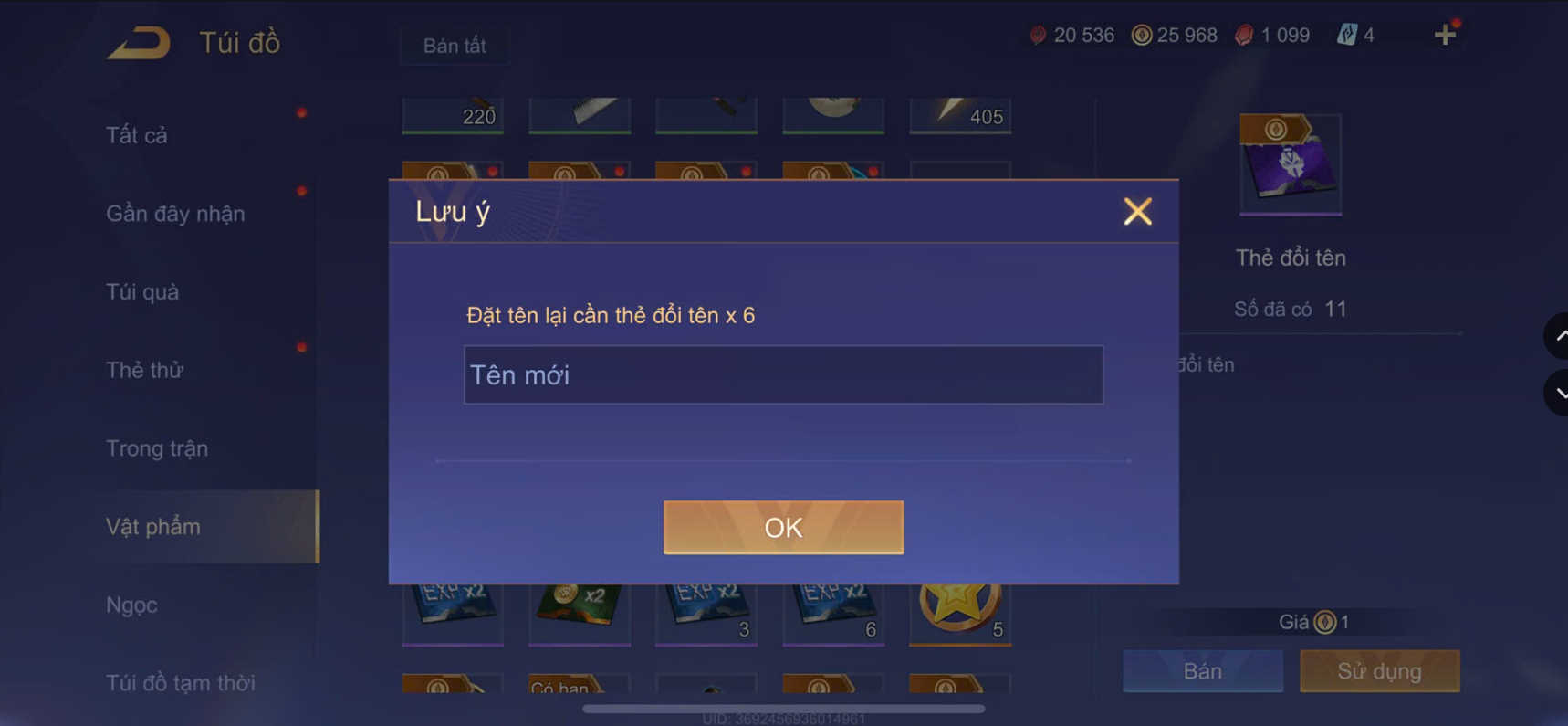Click the red ruby currency icon
The image size is (1568, 726).
(1040, 35)
